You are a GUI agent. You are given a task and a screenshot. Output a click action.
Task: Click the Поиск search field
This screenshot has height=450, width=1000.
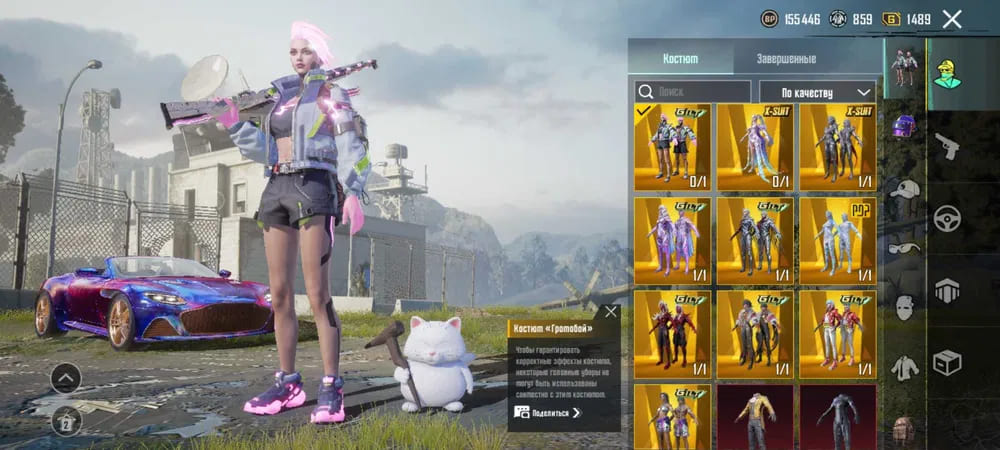coord(694,92)
